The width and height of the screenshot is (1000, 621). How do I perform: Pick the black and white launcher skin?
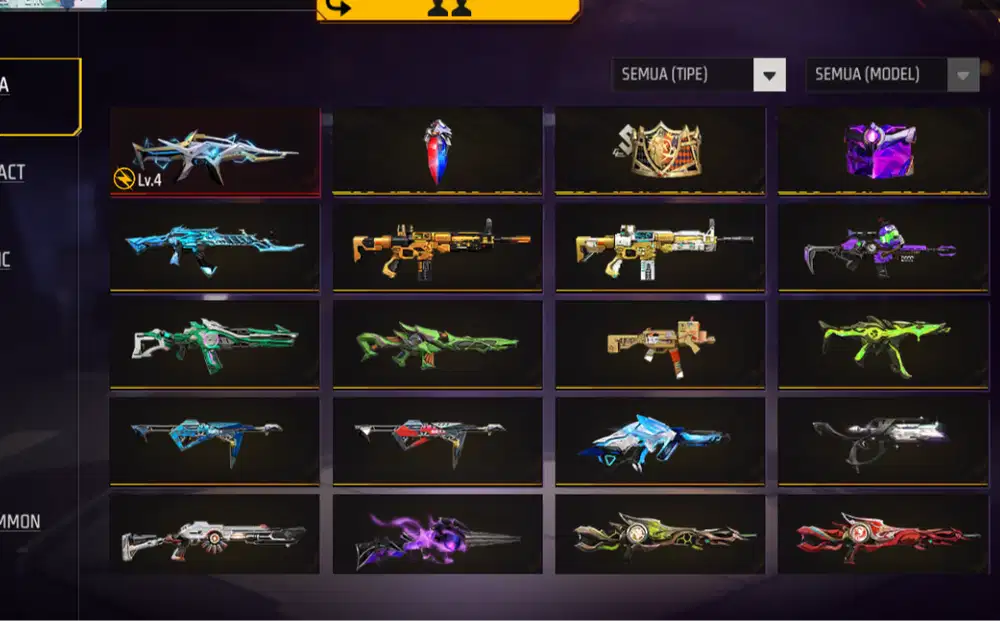[882, 440]
